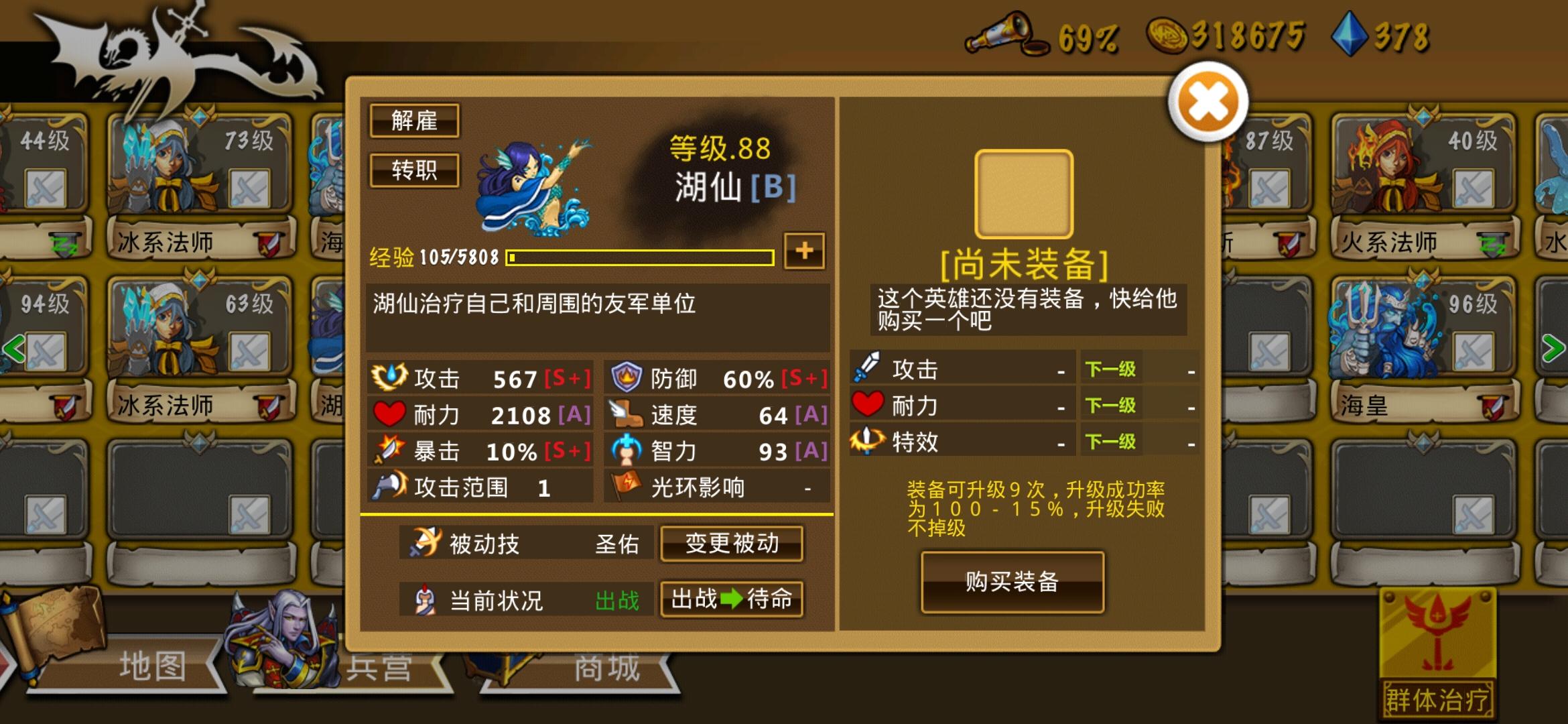Screen dimensions: 1568x724
Task: Click the plus button beside the experience bar
Action: pos(804,250)
